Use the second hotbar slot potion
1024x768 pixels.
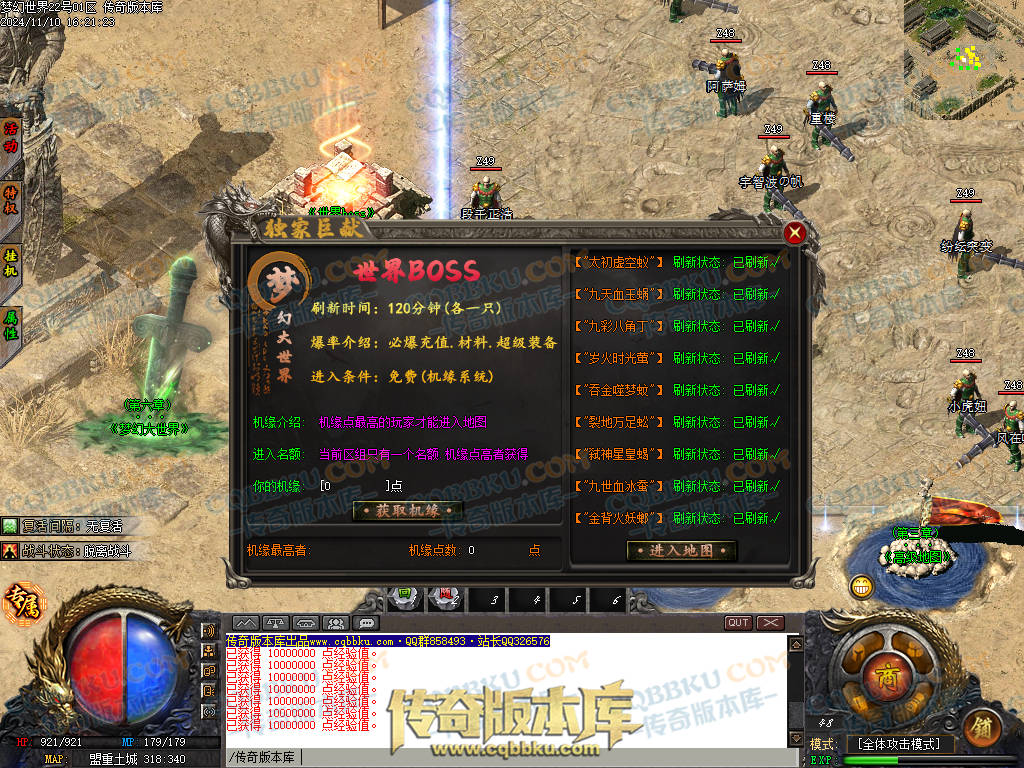(447, 599)
